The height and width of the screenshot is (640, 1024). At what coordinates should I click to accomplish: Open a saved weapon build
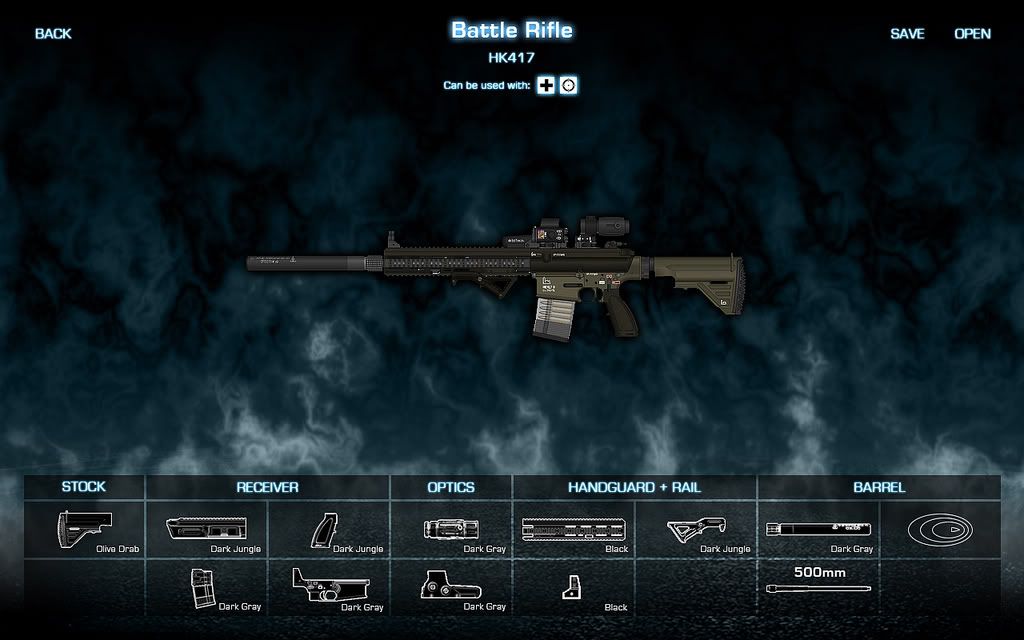(x=972, y=34)
